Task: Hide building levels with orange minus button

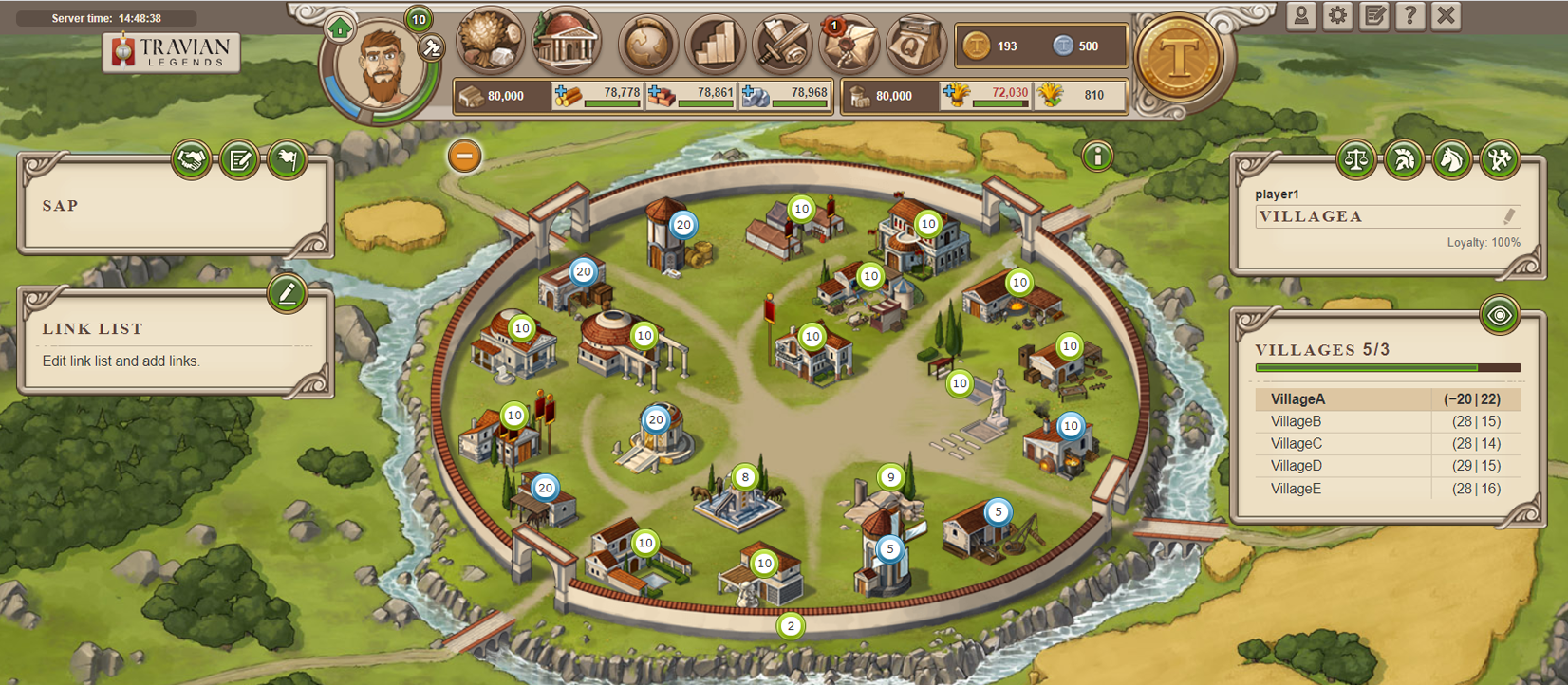Action: click(464, 156)
